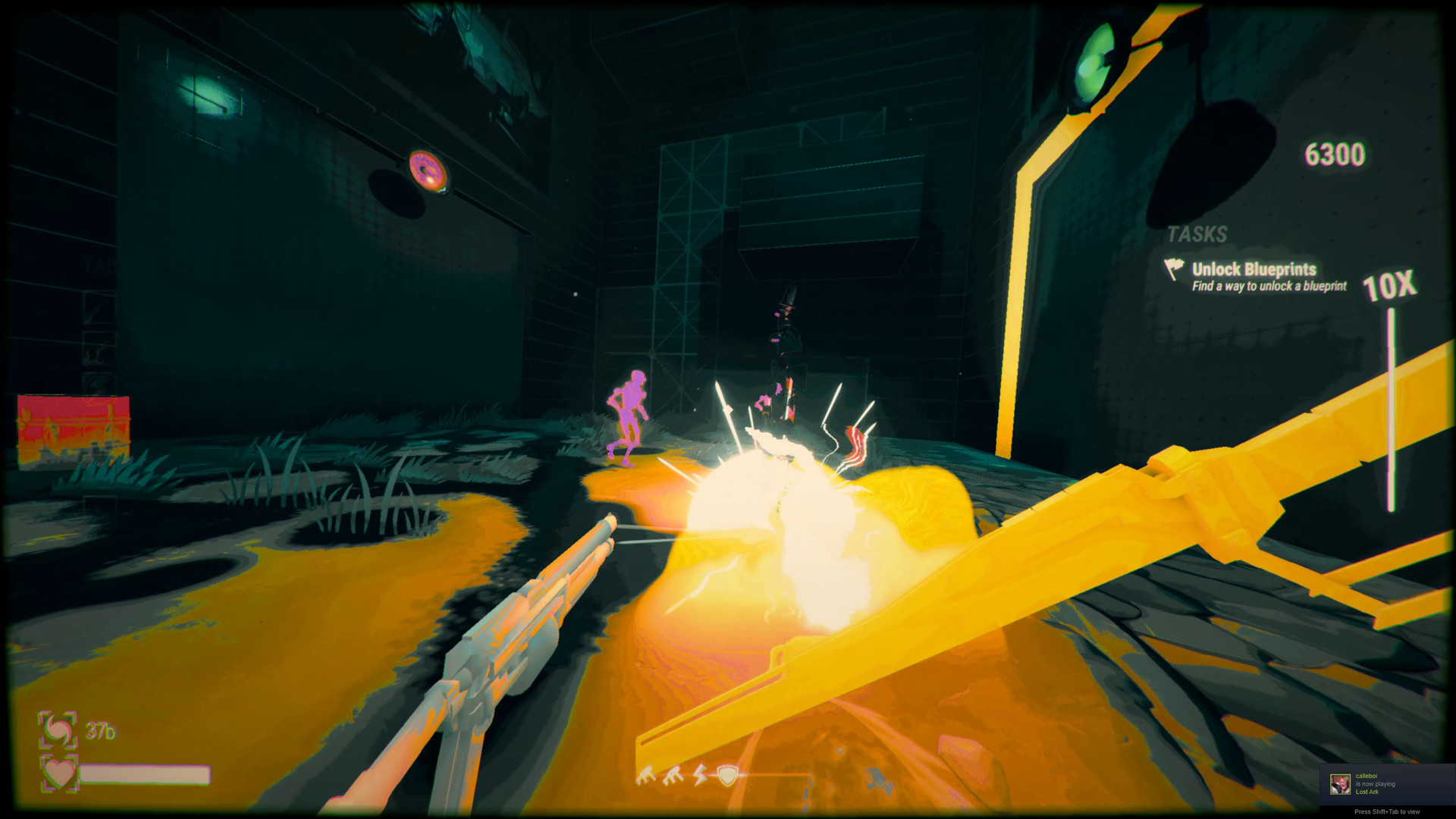Select the shield icon in the bottom HUD

727,774
